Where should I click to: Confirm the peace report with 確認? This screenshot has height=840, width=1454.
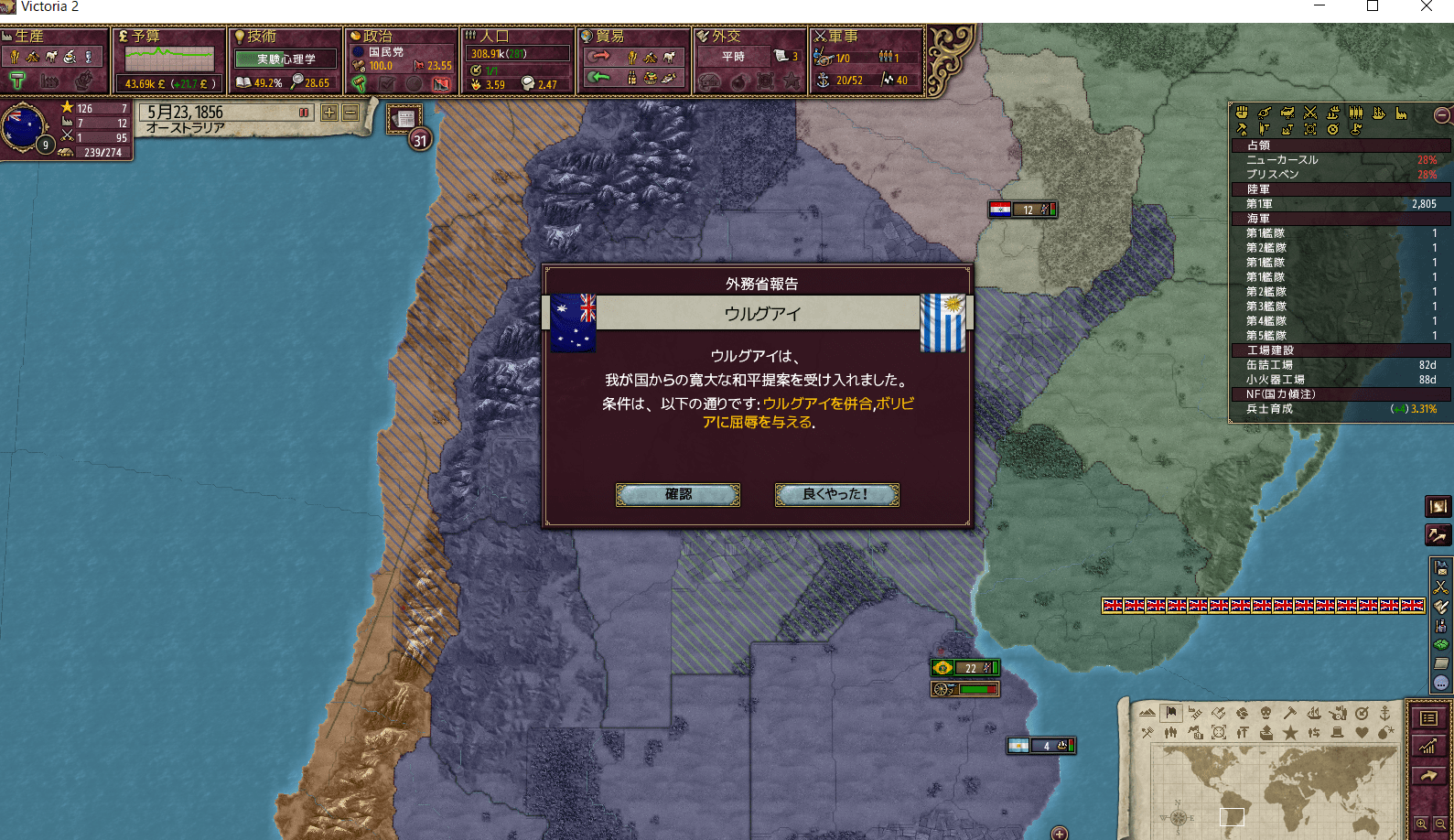coord(677,495)
